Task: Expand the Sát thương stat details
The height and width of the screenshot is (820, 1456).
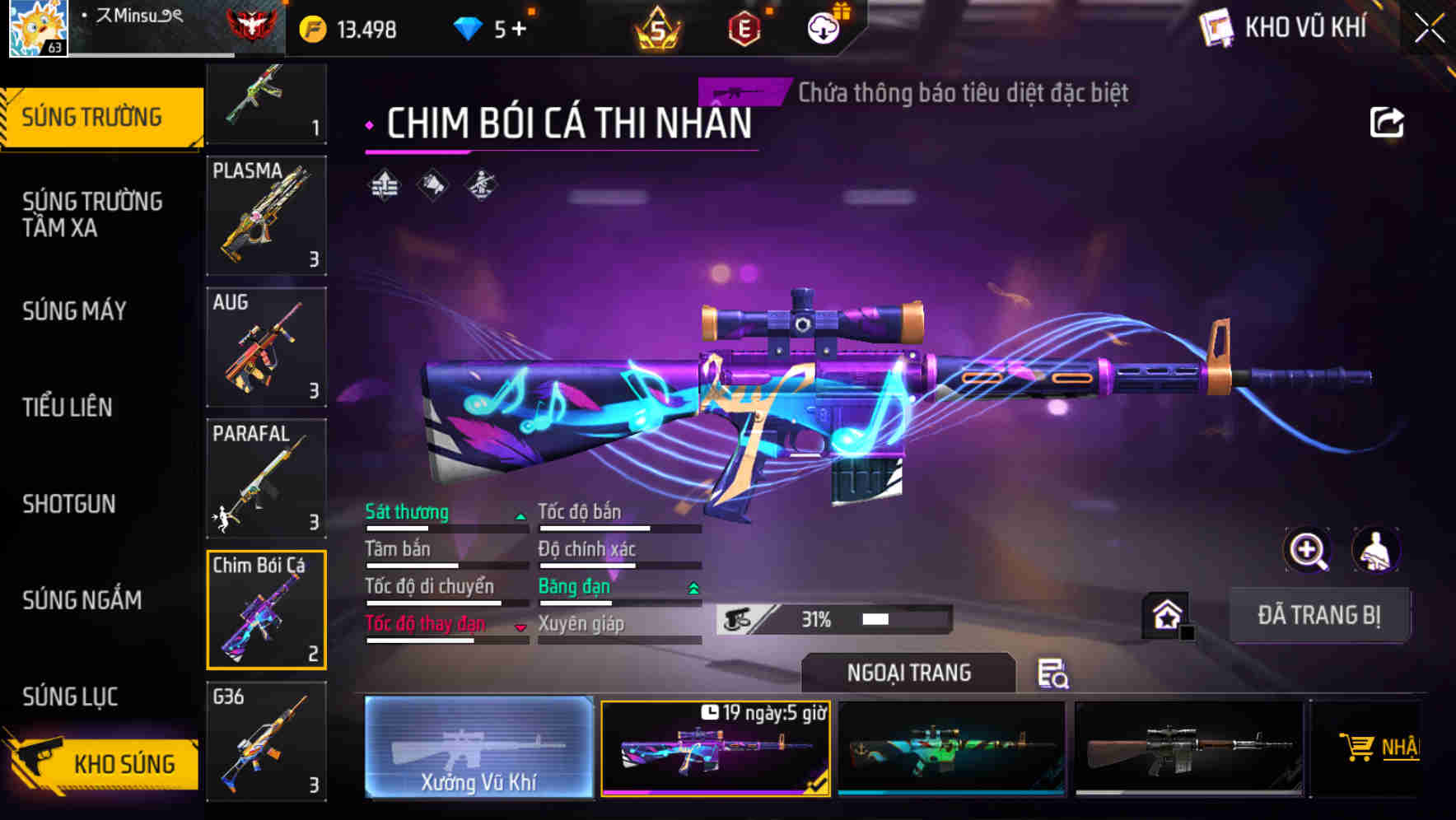Action: point(520,515)
